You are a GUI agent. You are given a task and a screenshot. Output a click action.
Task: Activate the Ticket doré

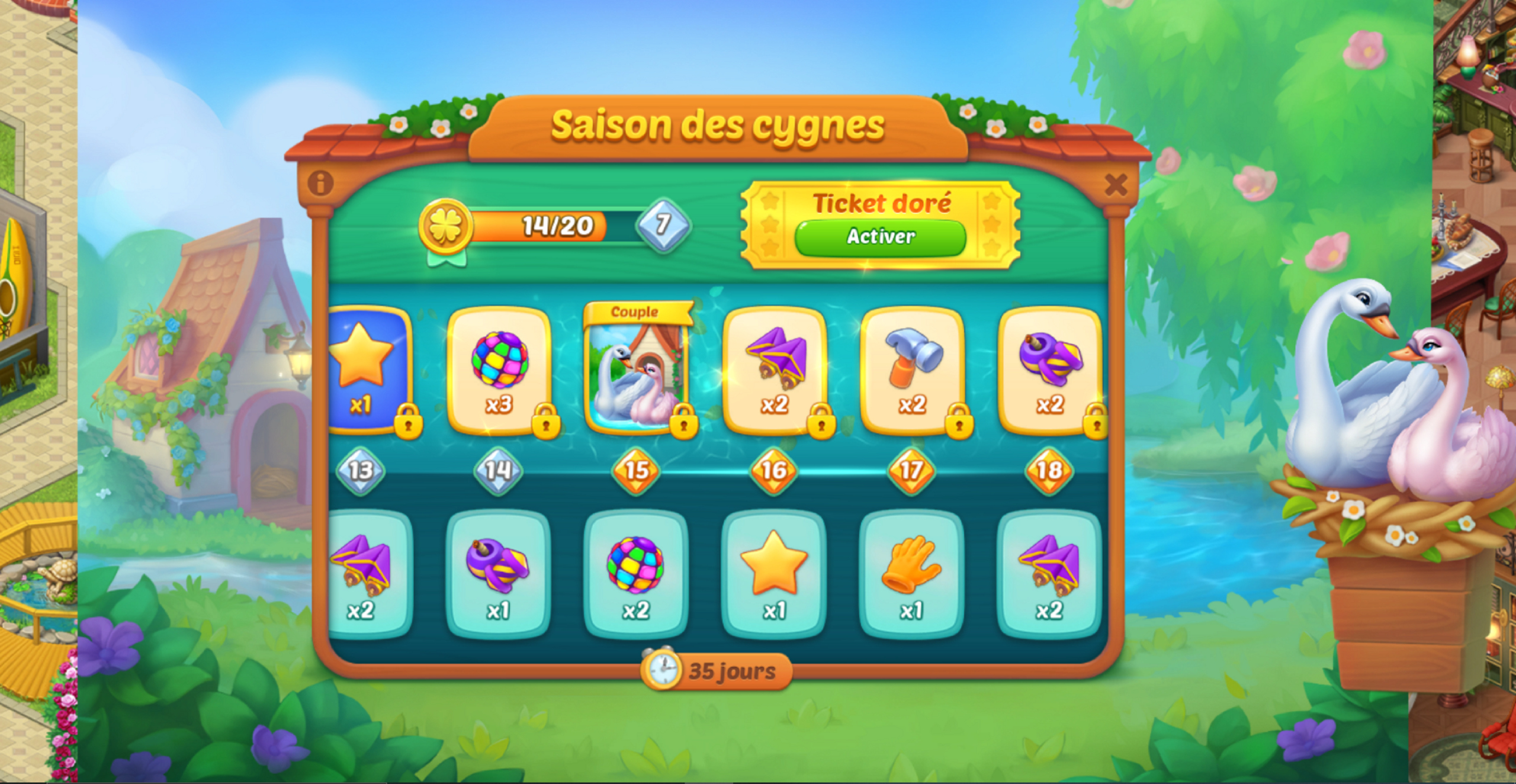(x=880, y=237)
